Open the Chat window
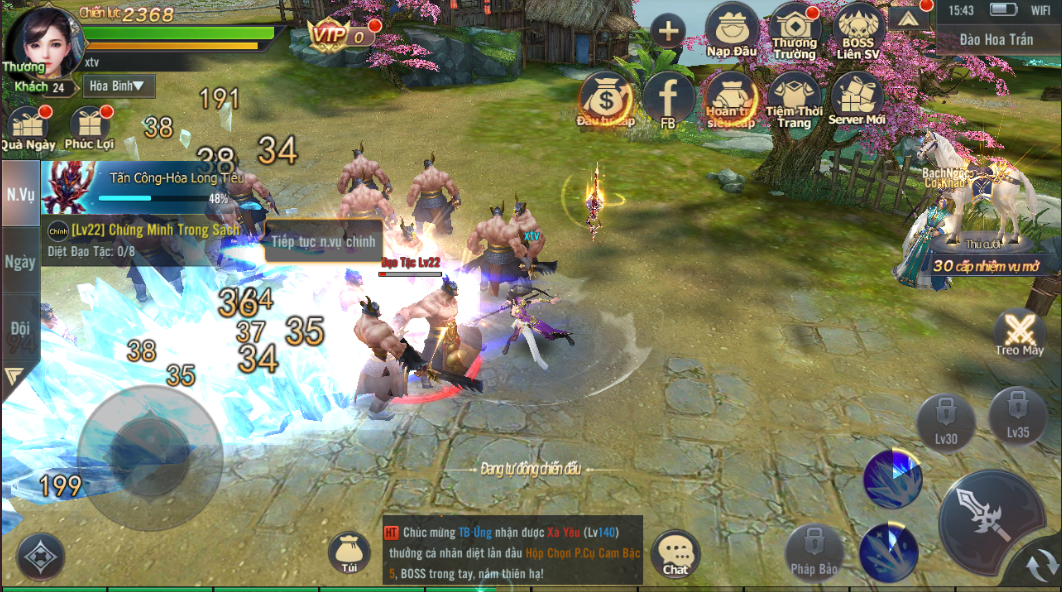 pyautogui.click(x=676, y=553)
